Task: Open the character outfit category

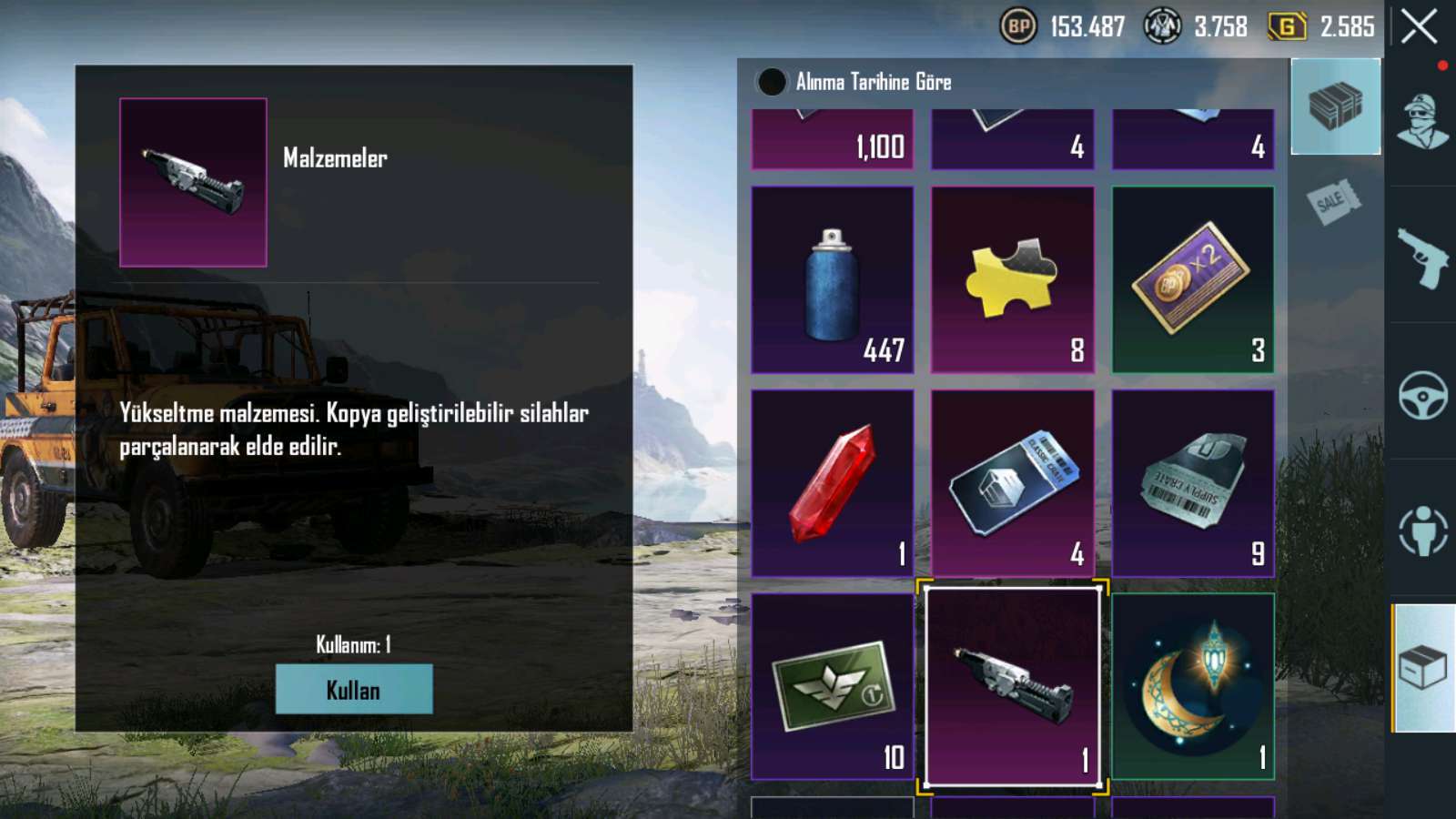Action: tap(1422, 123)
